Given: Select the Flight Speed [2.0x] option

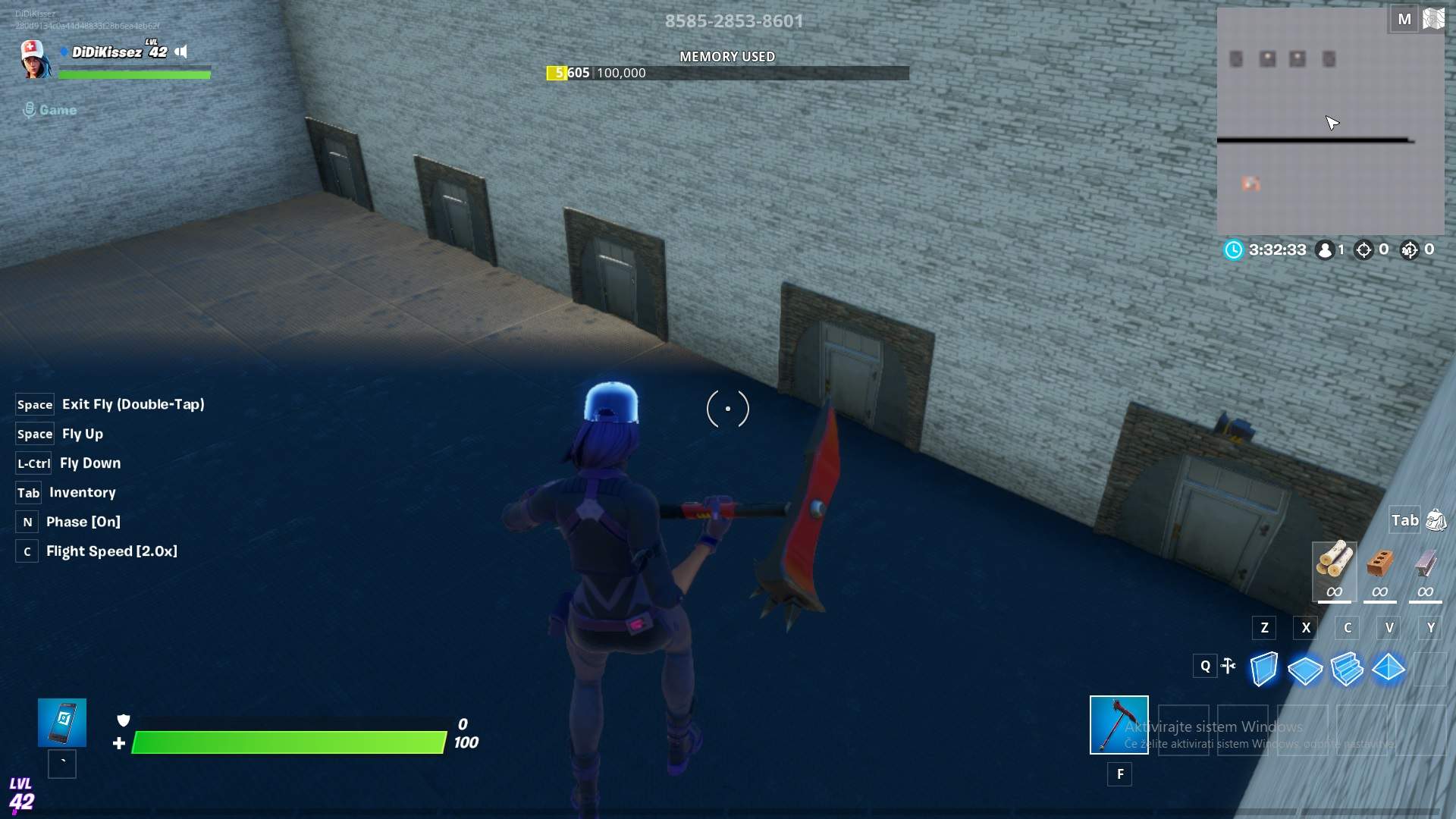Looking at the screenshot, I should 111,551.
